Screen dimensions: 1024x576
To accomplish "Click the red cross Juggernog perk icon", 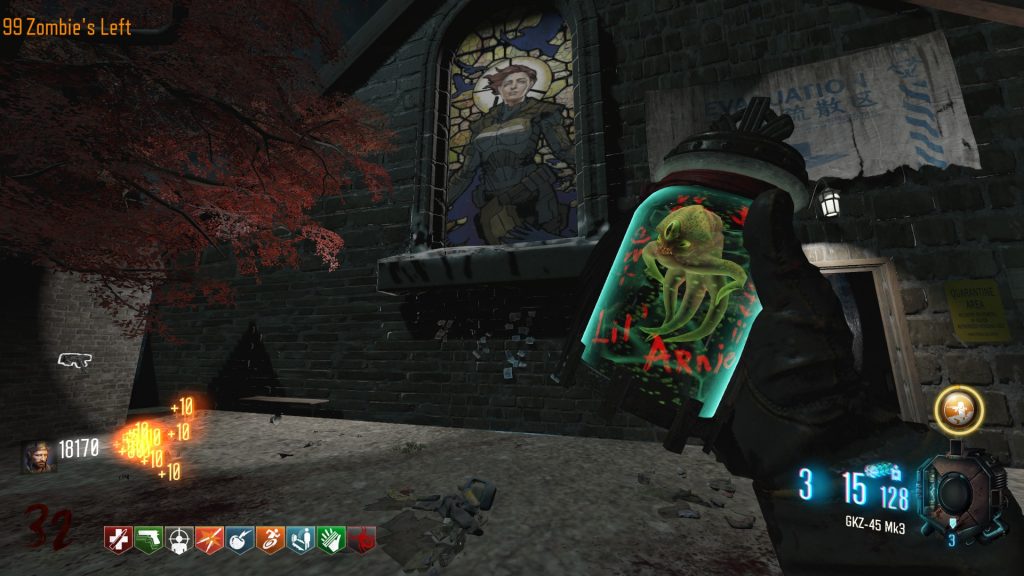I will [x=118, y=539].
